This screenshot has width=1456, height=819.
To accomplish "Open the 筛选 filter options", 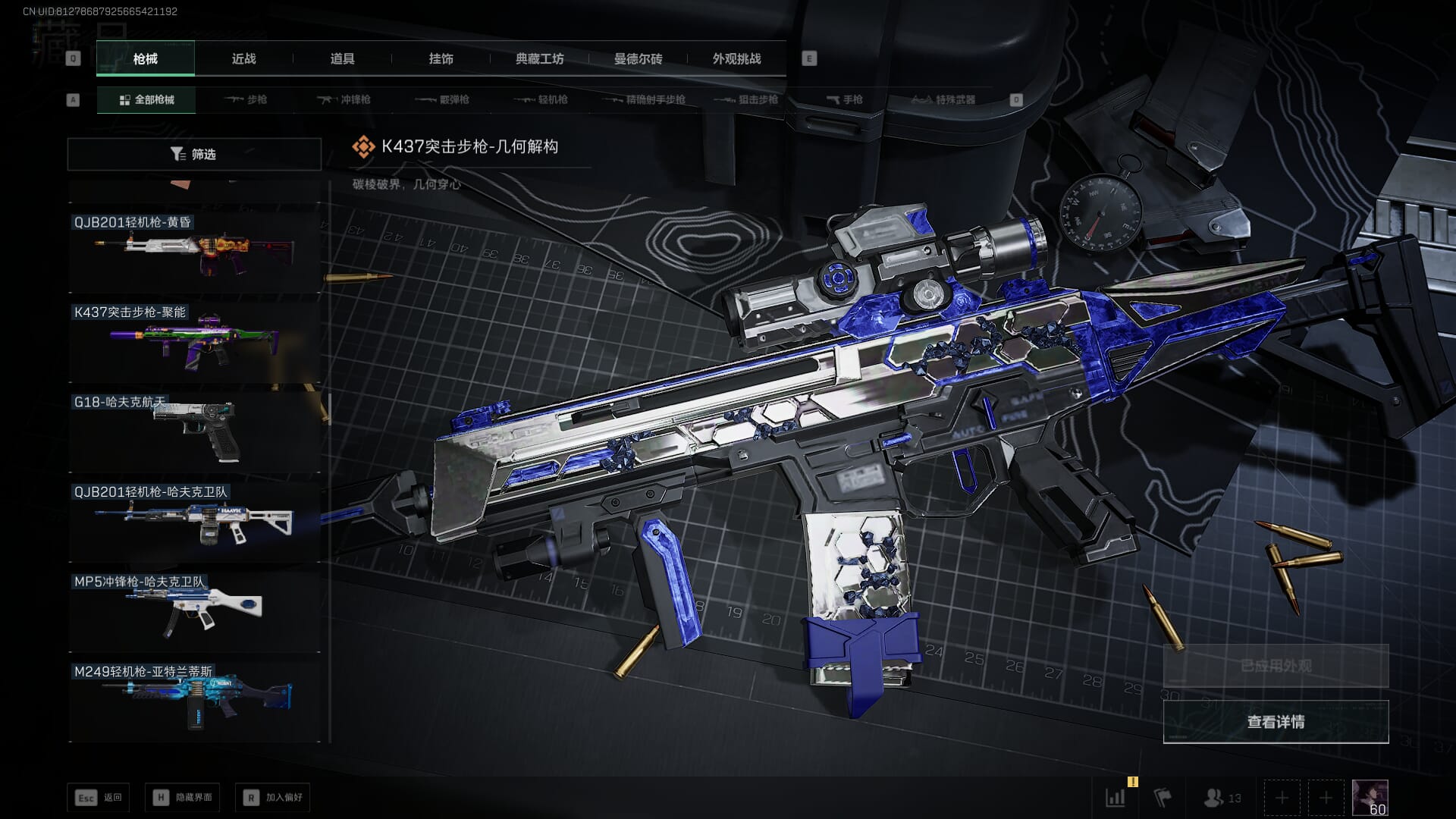I will (x=194, y=154).
